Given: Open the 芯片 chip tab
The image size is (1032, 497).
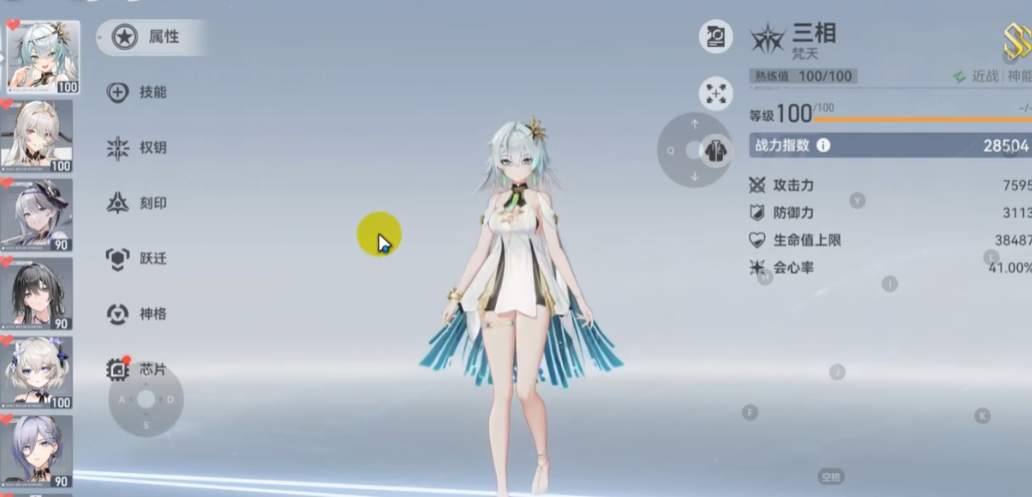Looking at the screenshot, I should 138,370.
